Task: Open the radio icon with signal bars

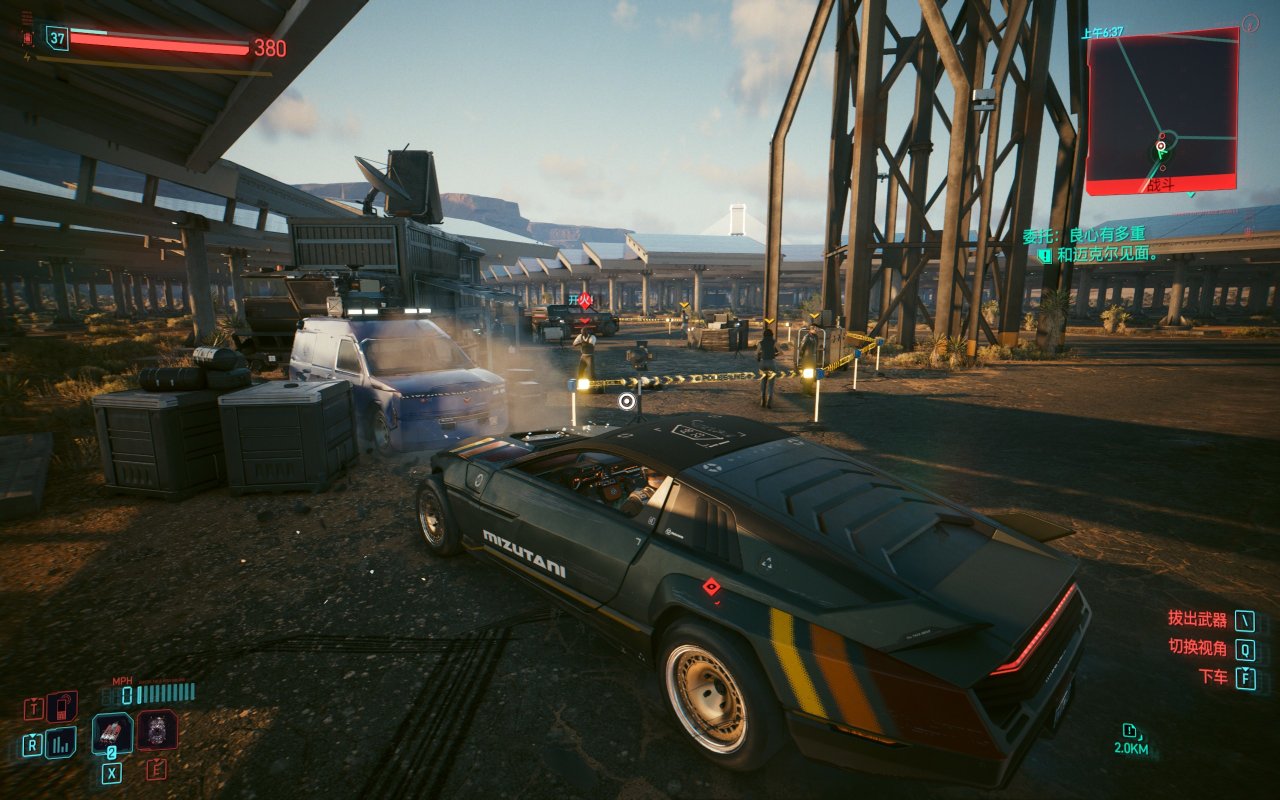Action: (x=60, y=742)
